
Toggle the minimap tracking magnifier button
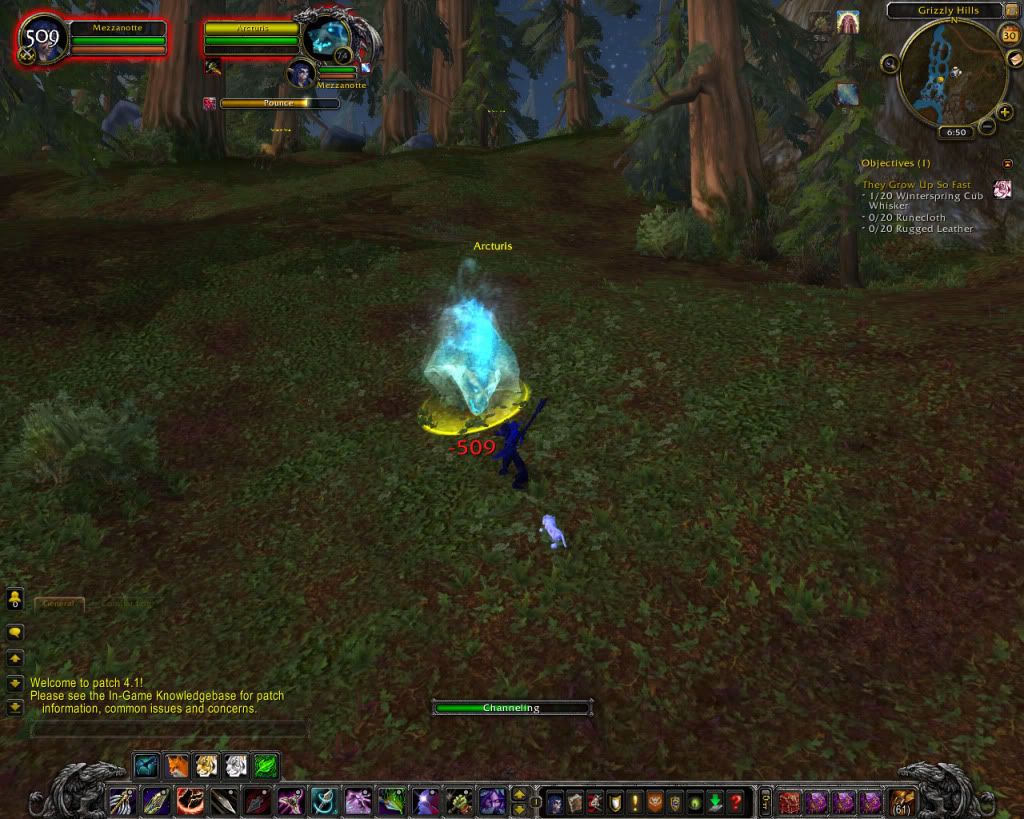pos(889,63)
